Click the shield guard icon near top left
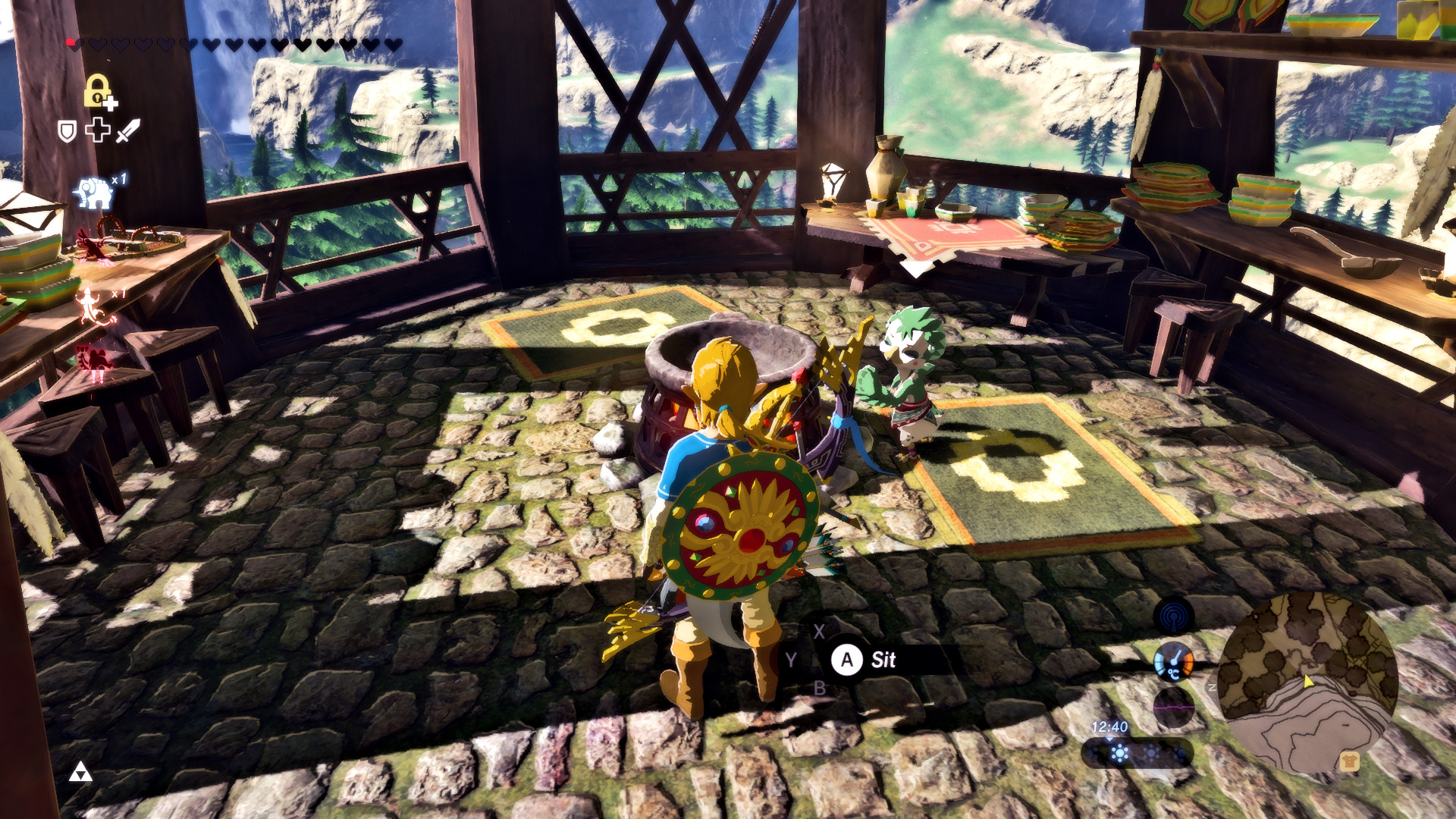Image resolution: width=1456 pixels, height=819 pixels. (x=68, y=131)
